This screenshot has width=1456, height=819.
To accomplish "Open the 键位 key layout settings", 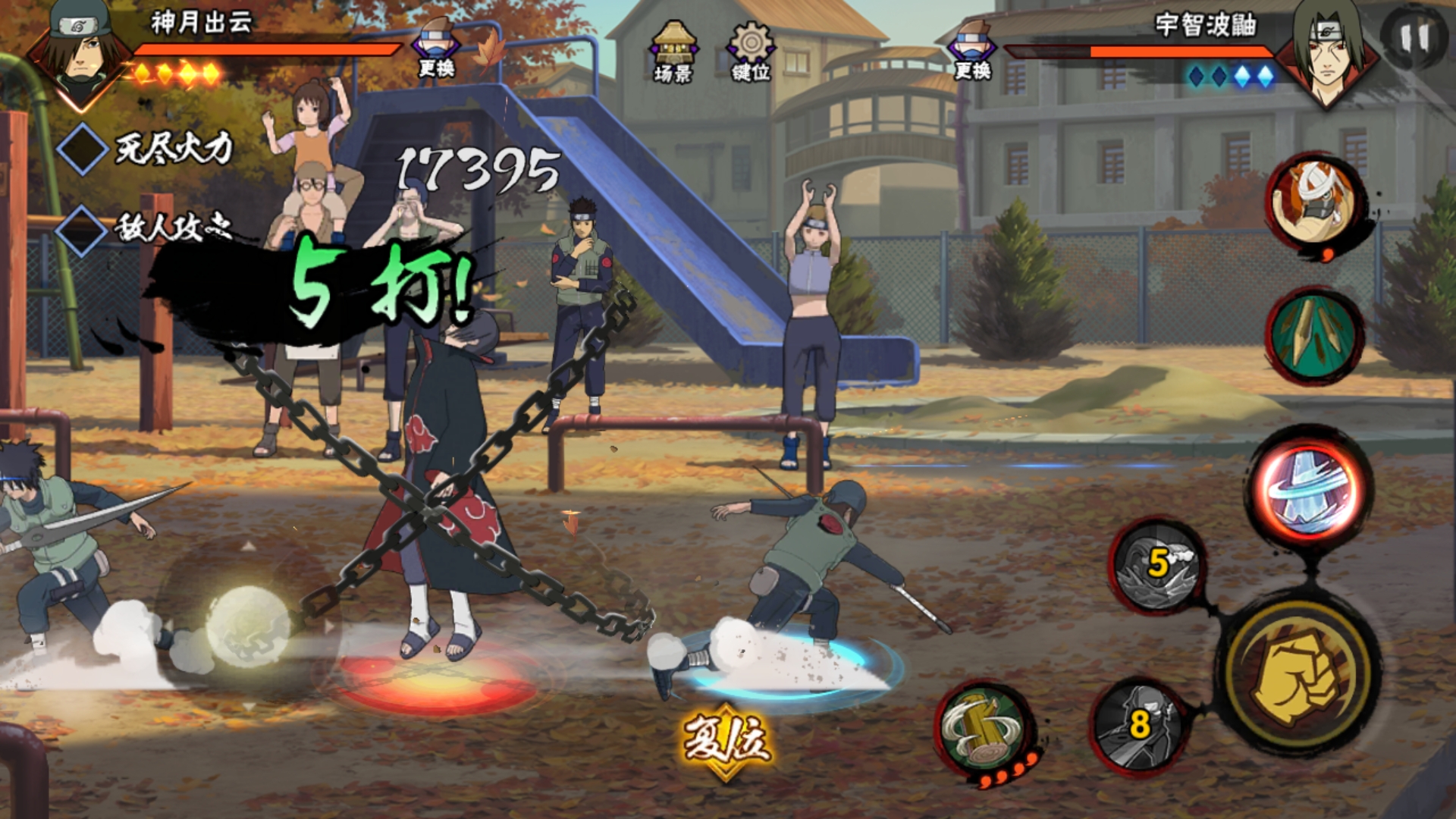I will [751, 51].
